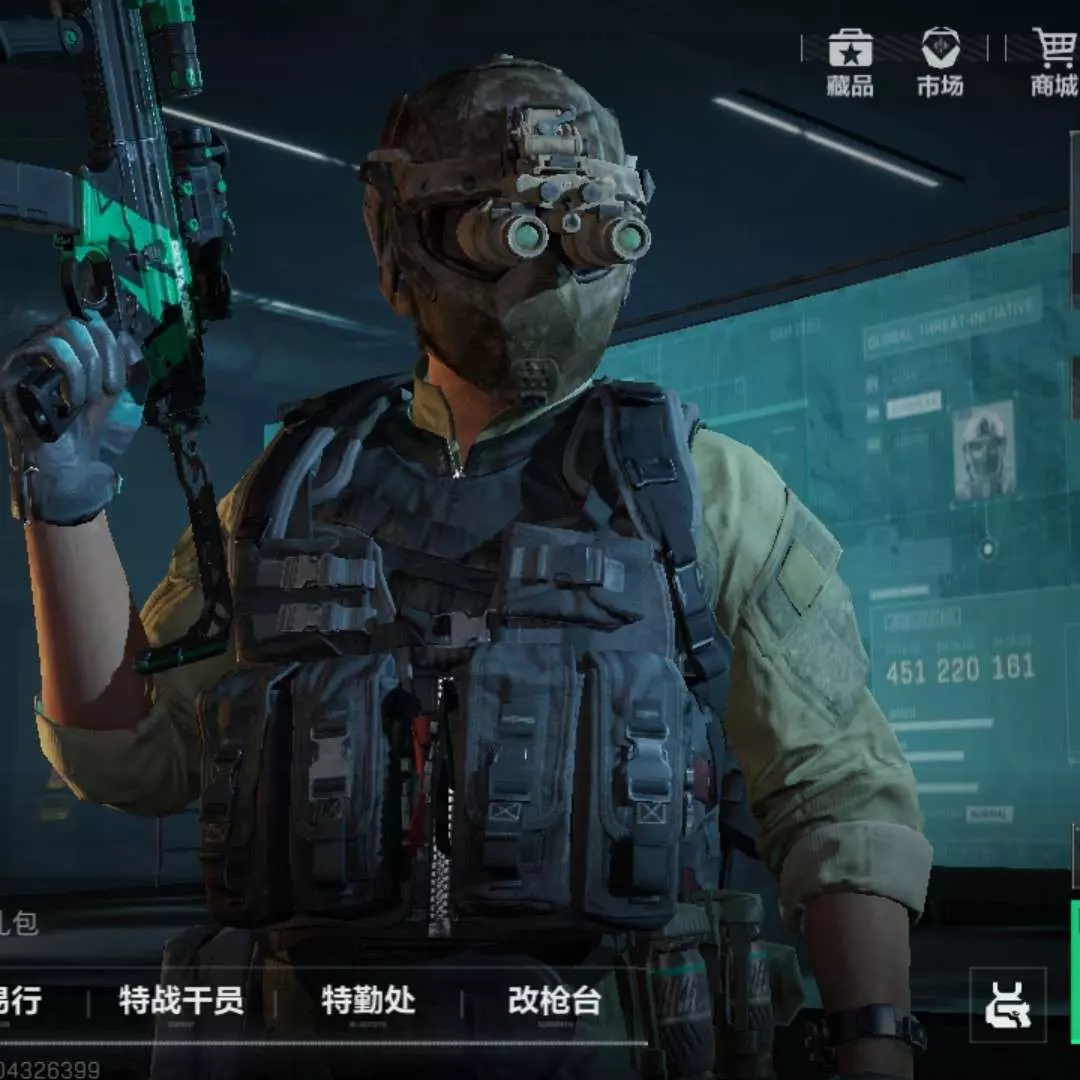Select the 改枪台 gunsmith tab
Viewport: 1080px width, 1080px height.
point(554,1000)
